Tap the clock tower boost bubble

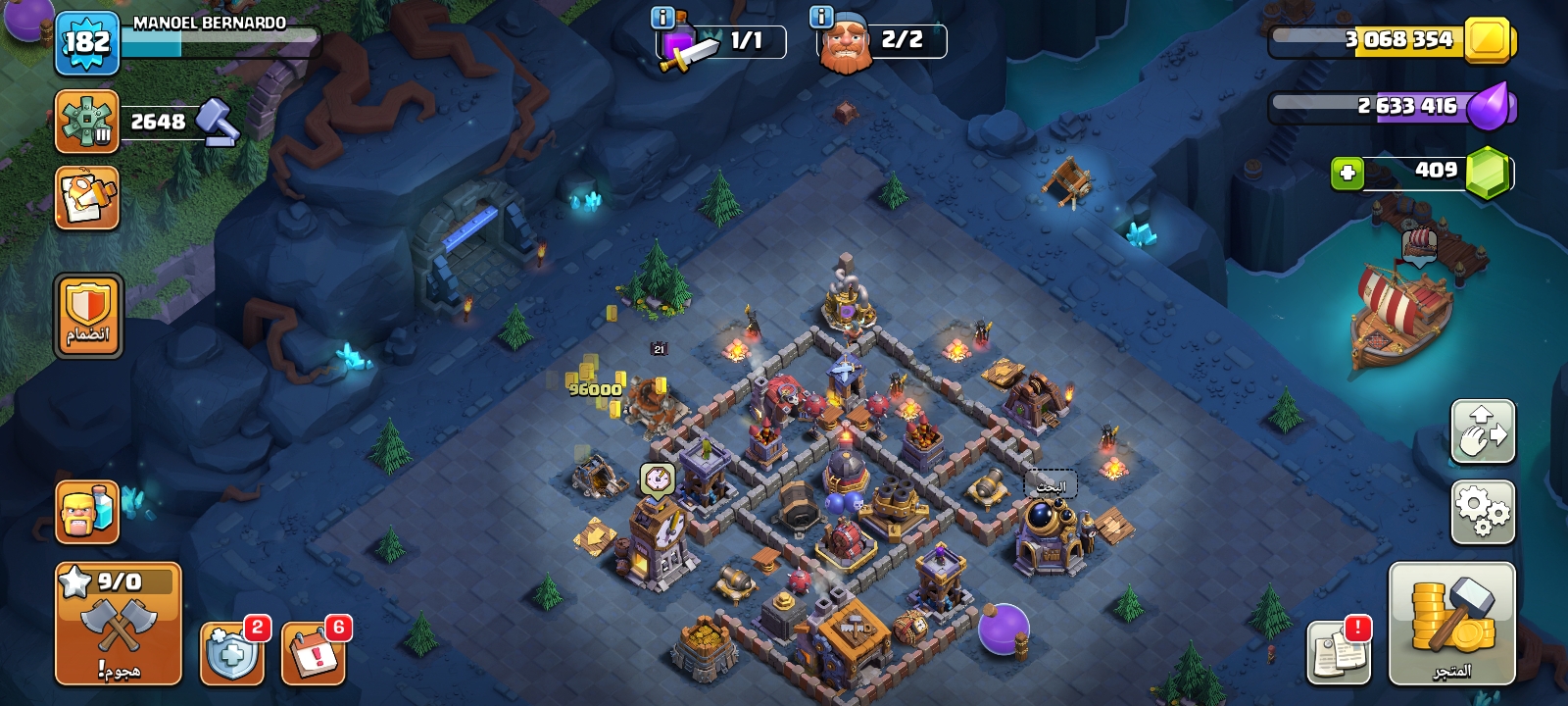[658, 479]
